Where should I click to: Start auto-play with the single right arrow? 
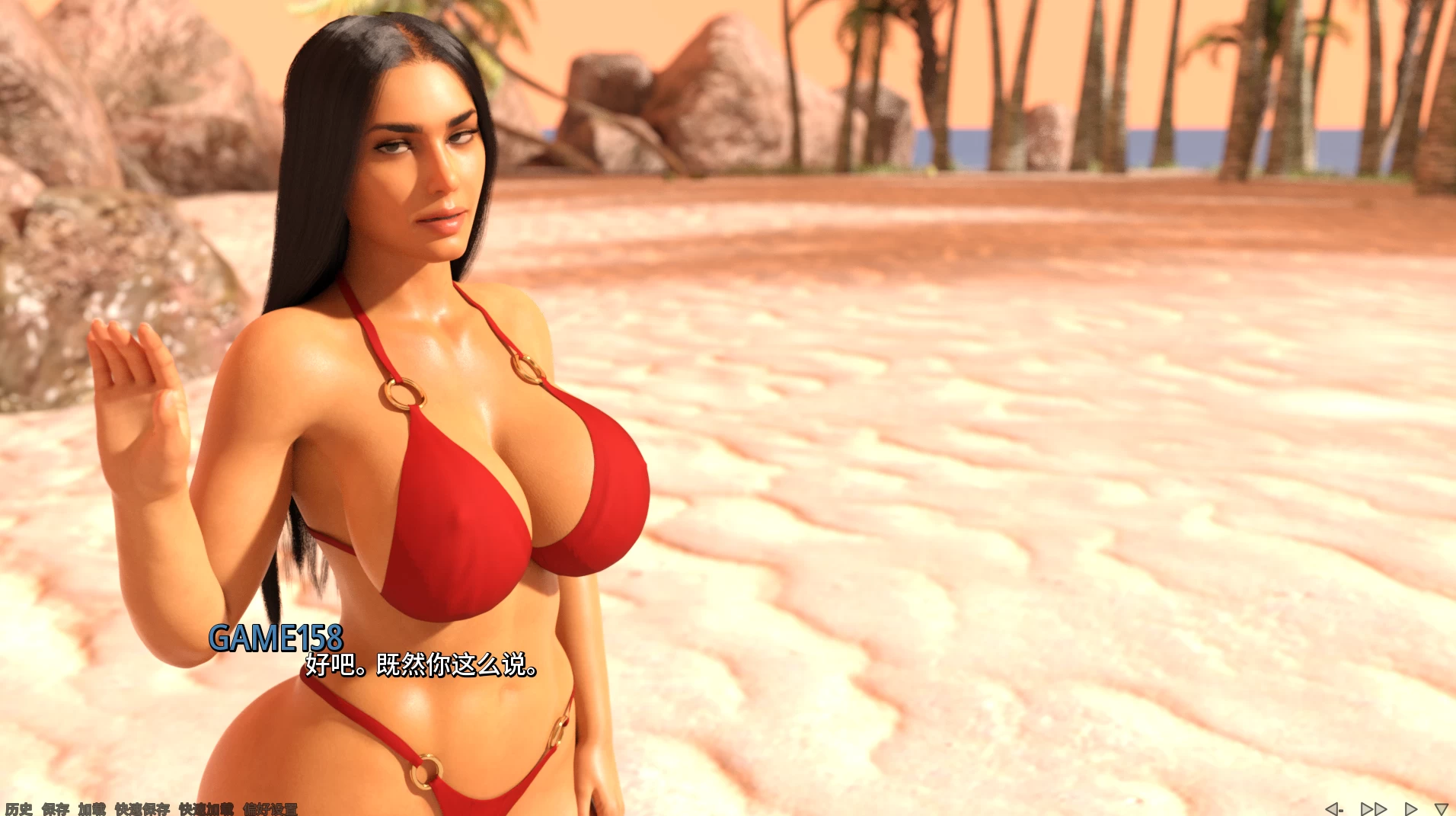1410,808
